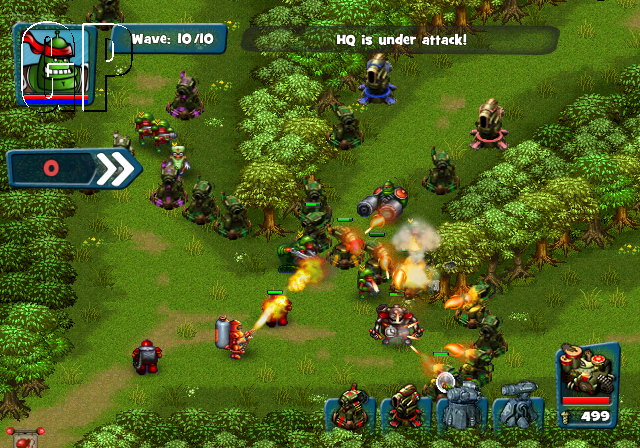Choose the red cannon tower build slot
Image resolution: width=640 pixels, height=448 pixels.
(x=404, y=406)
